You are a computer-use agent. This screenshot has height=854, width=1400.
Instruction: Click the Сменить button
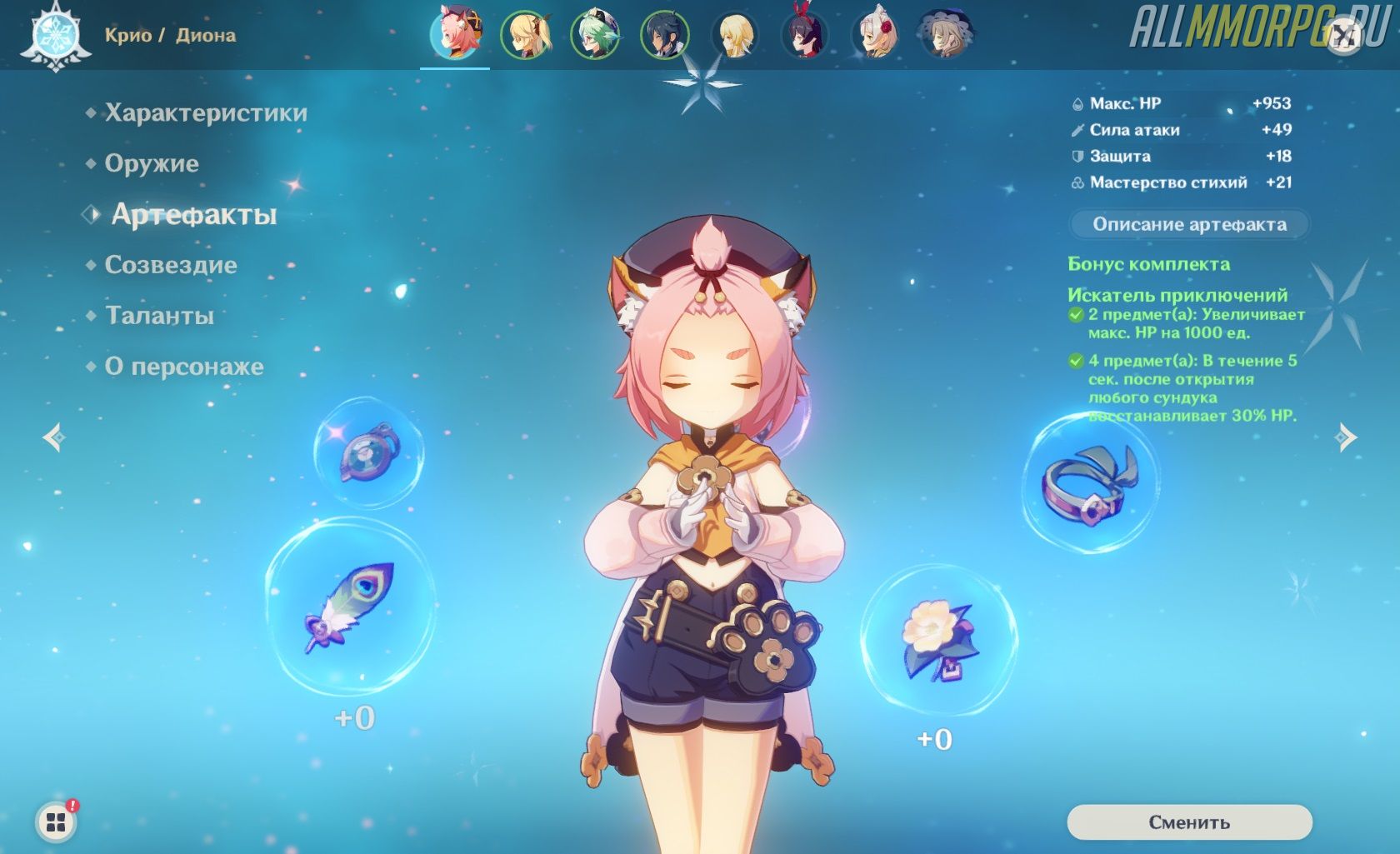1189,822
